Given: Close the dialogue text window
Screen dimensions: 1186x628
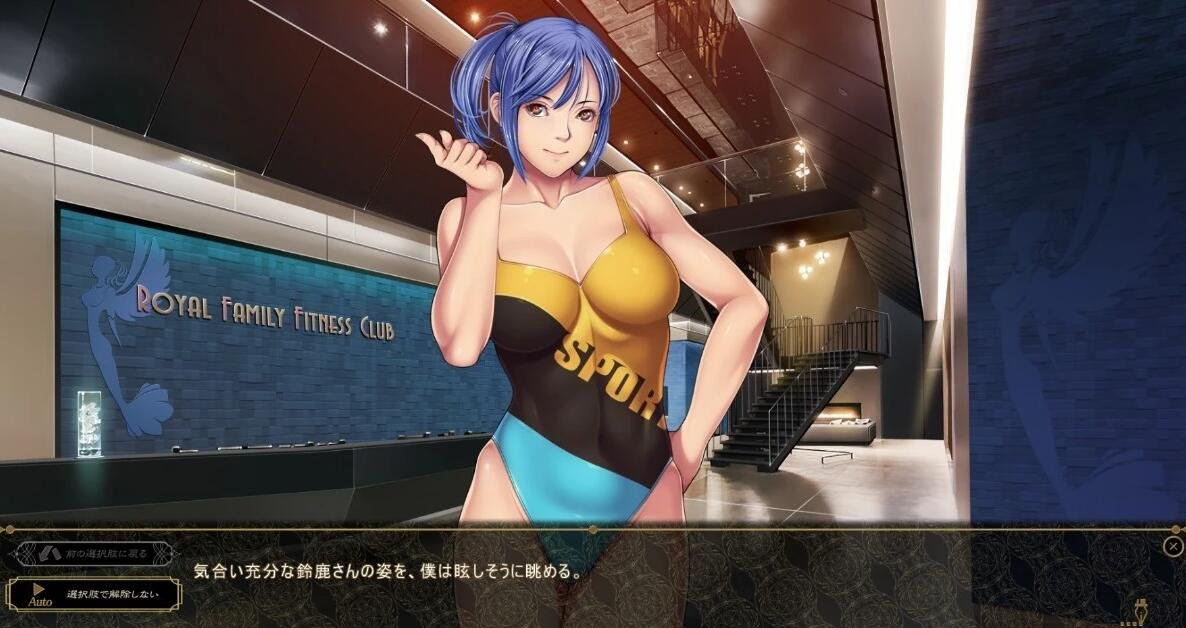Looking at the screenshot, I should pyautogui.click(x=1172, y=546).
